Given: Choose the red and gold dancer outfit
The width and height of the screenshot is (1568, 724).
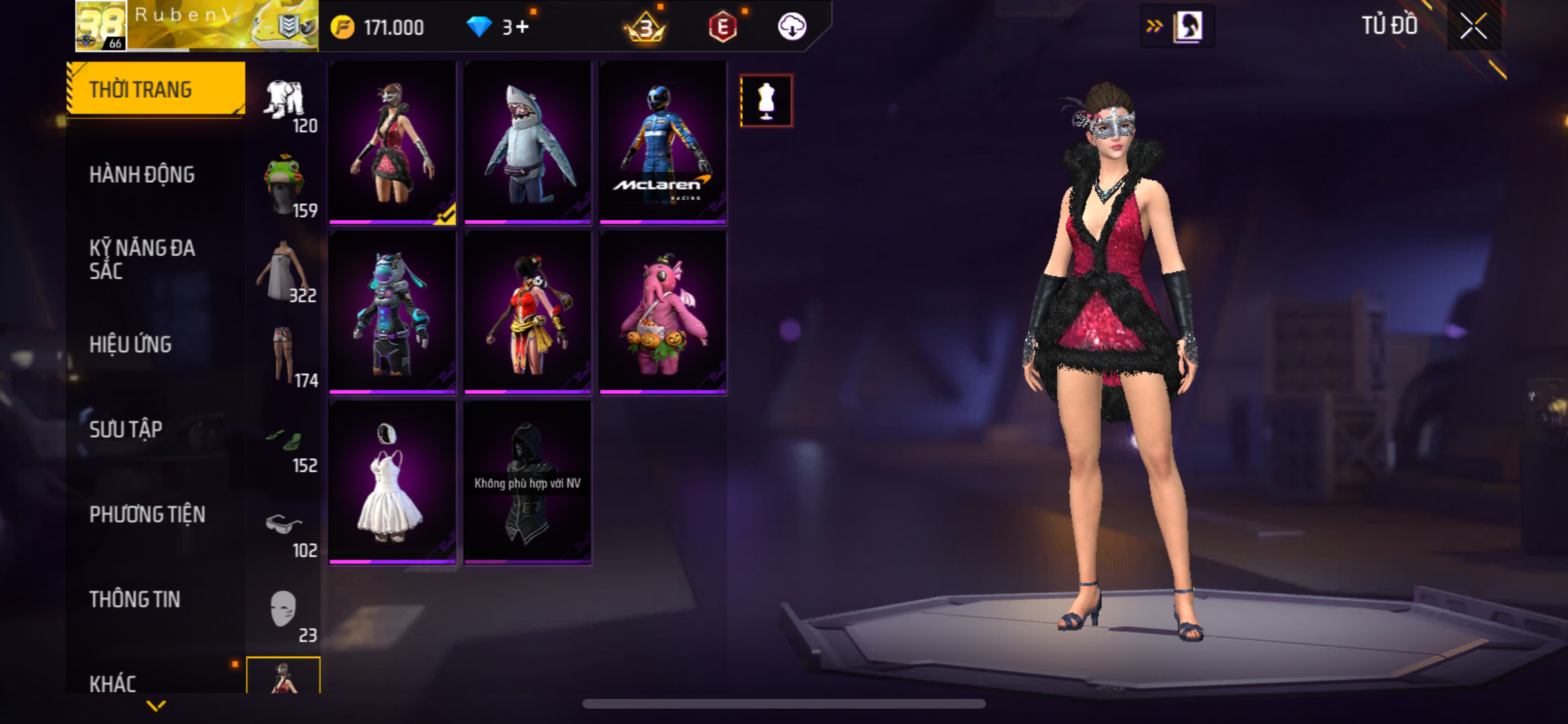Looking at the screenshot, I should [527, 313].
